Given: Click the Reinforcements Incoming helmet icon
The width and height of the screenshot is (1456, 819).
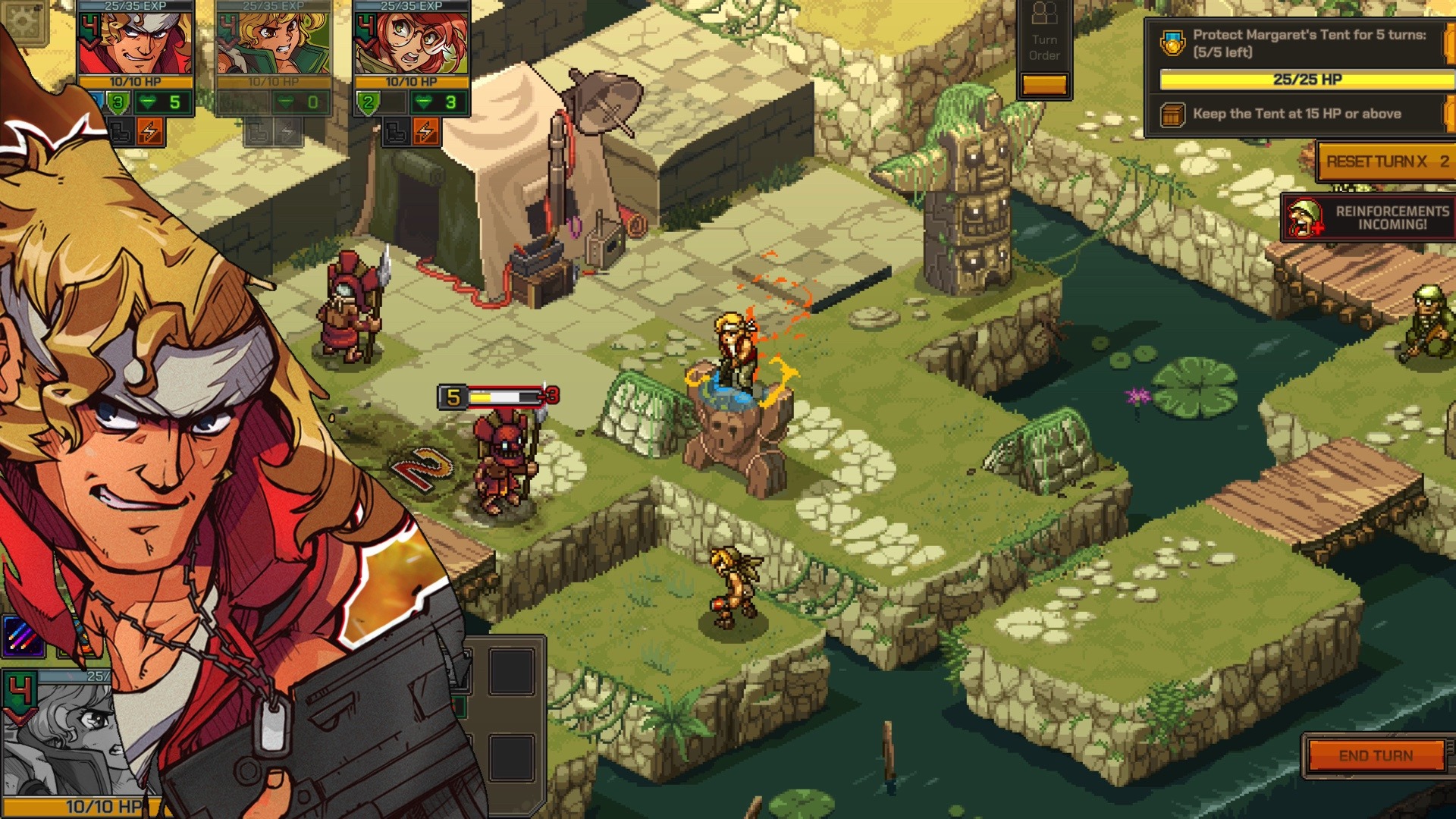Looking at the screenshot, I should 1306,220.
